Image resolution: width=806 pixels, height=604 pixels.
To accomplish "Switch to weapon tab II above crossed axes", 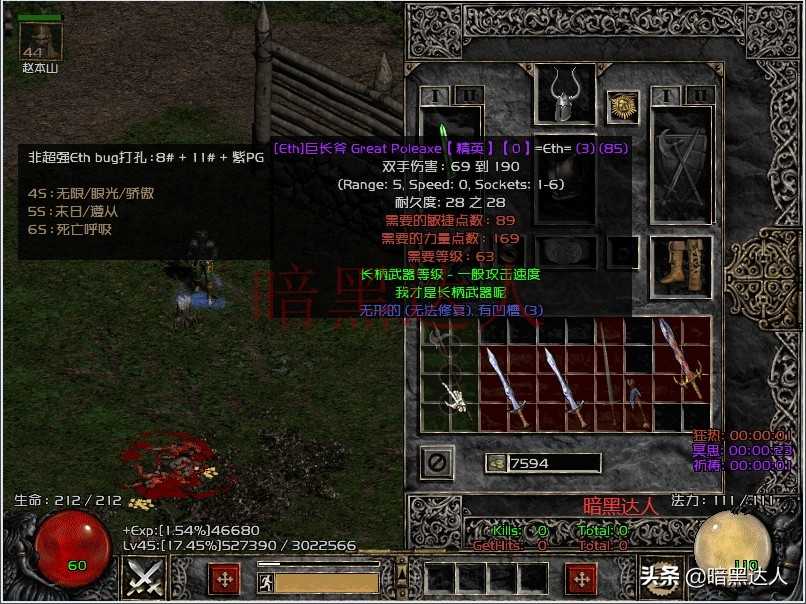I will (699, 95).
